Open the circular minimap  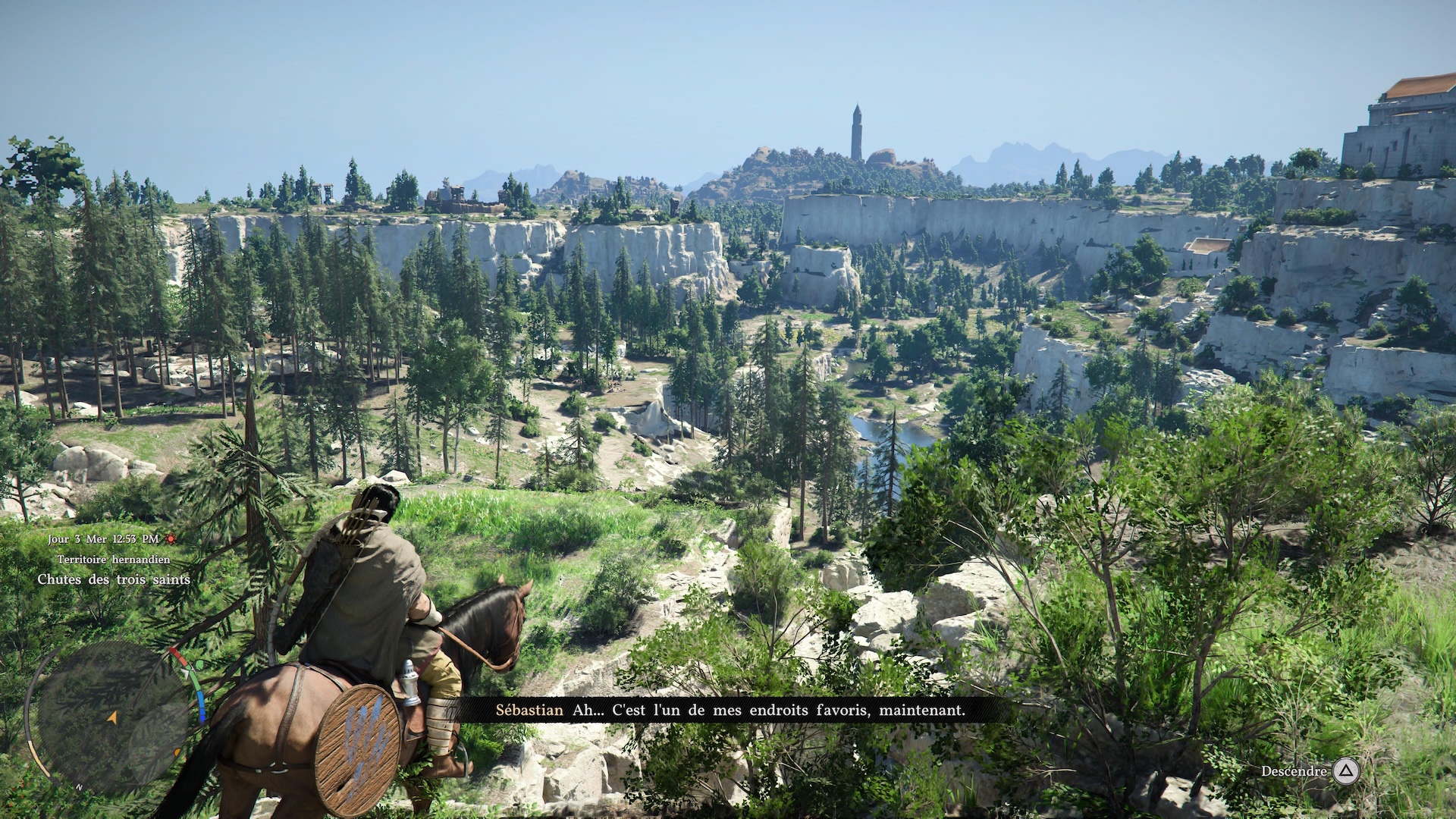112,717
